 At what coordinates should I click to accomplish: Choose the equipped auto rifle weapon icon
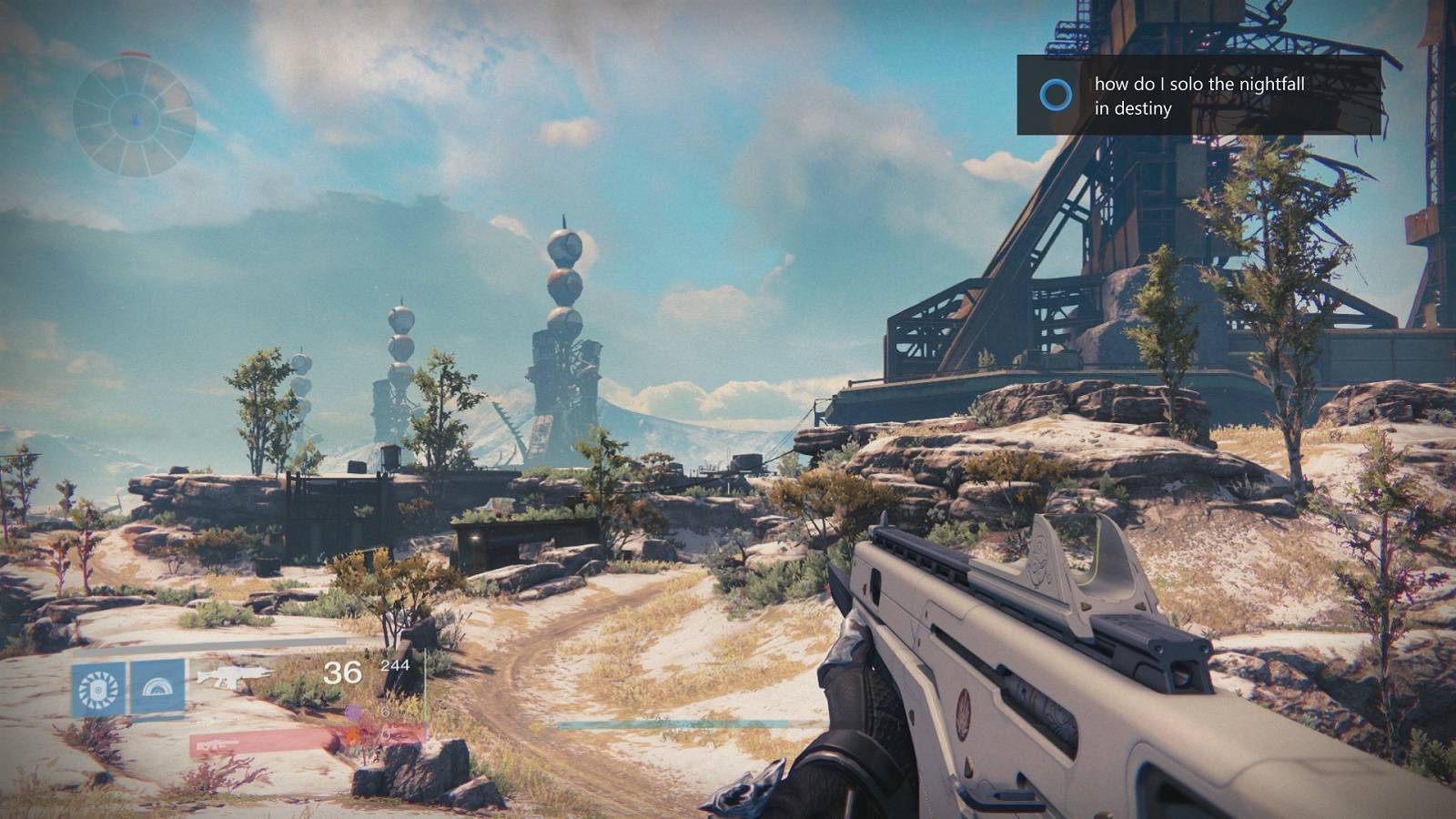[235, 675]
